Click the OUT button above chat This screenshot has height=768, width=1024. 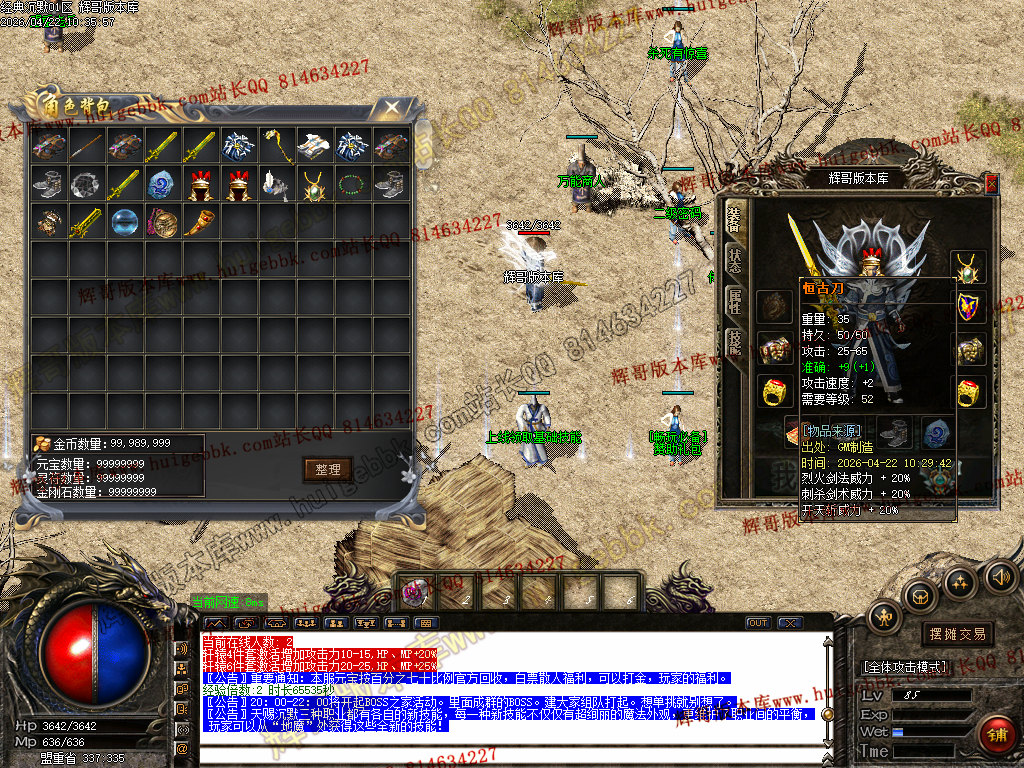758,623
